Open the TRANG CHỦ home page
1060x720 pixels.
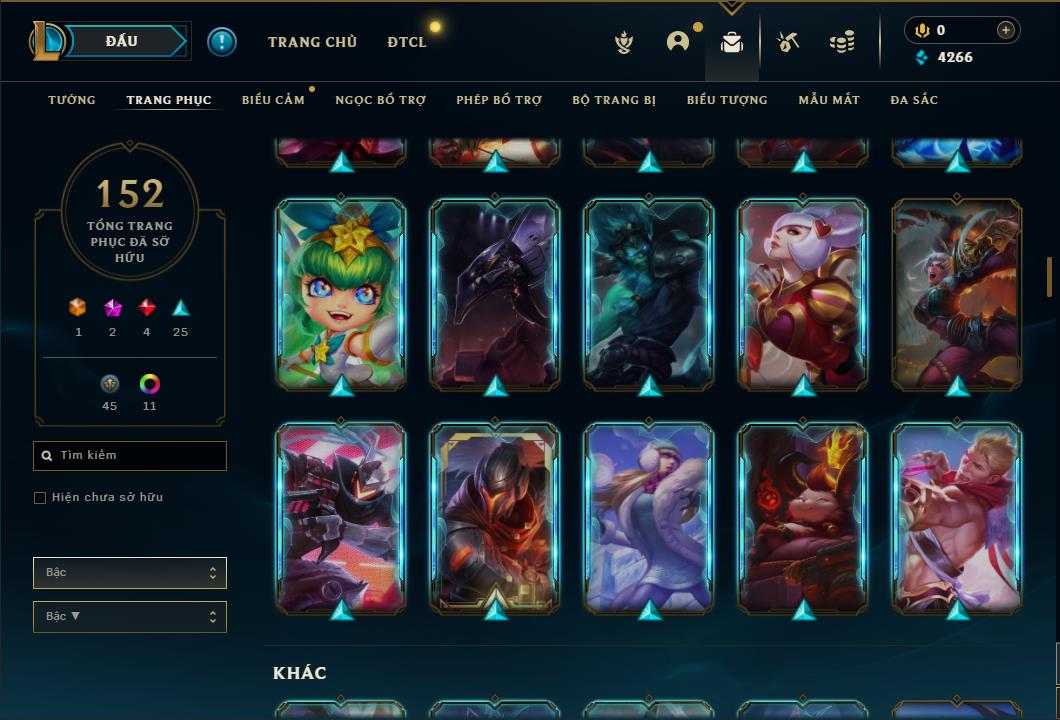[x=312, y=42]
